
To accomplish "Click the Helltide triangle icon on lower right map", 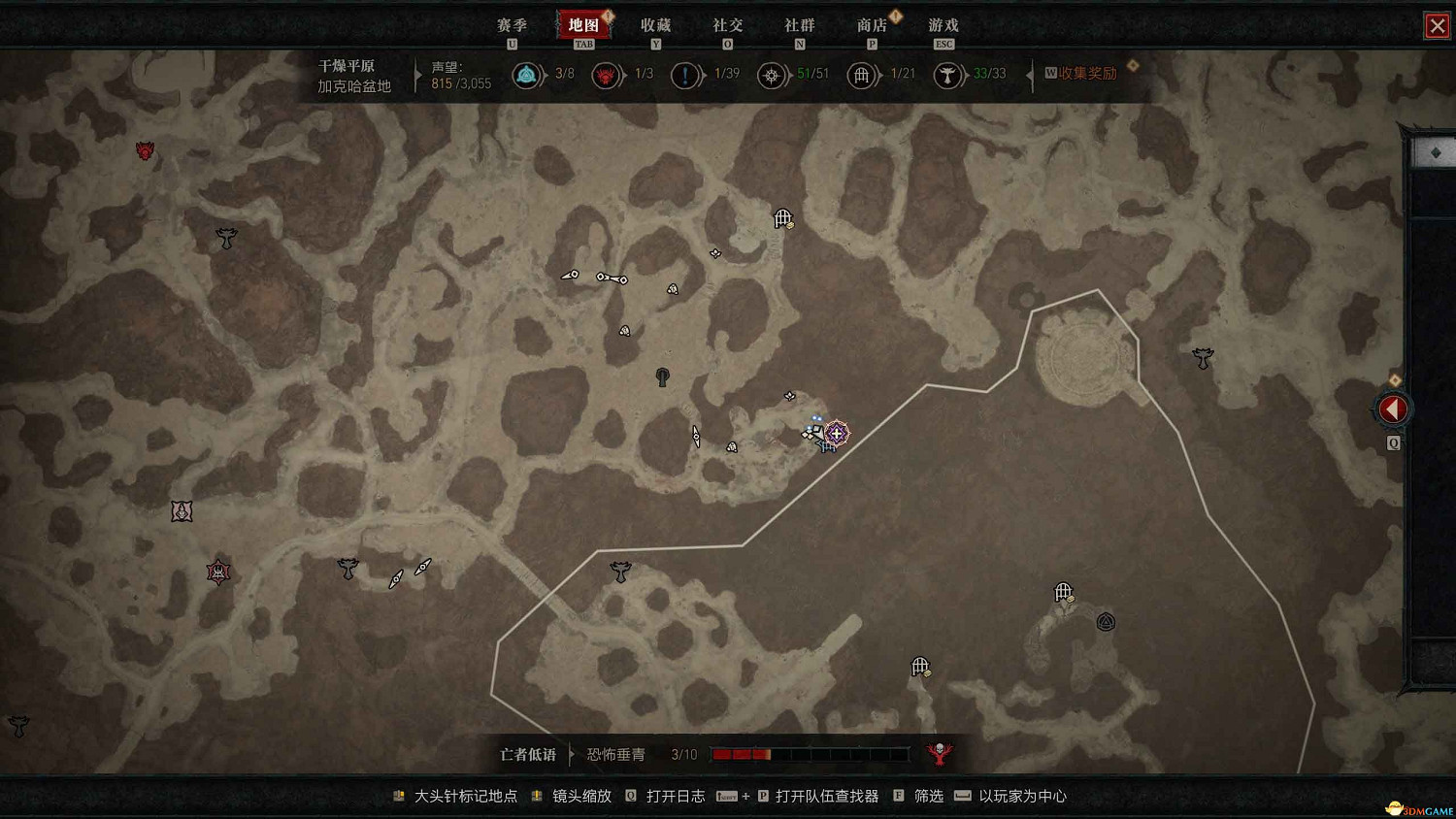I will [1108, 621].
